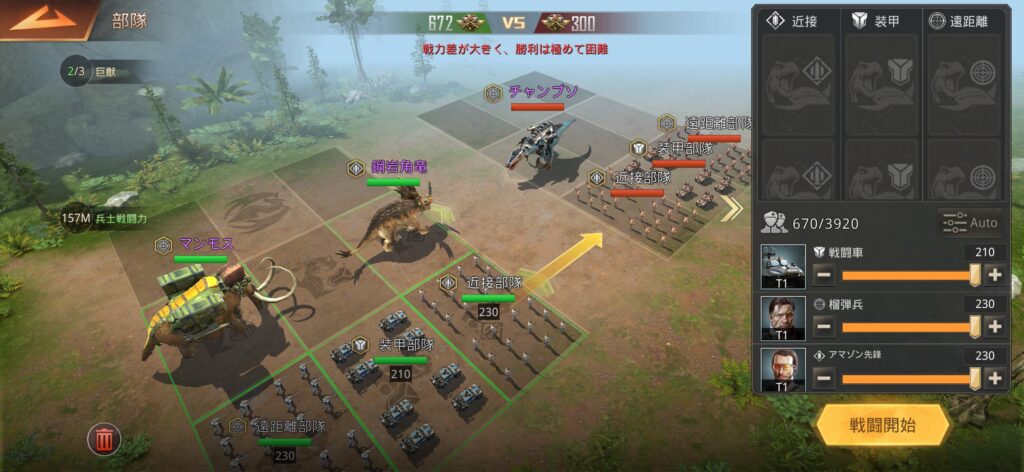Decrease 戦闘車 troop count with minus

click(x=824, y=275)
